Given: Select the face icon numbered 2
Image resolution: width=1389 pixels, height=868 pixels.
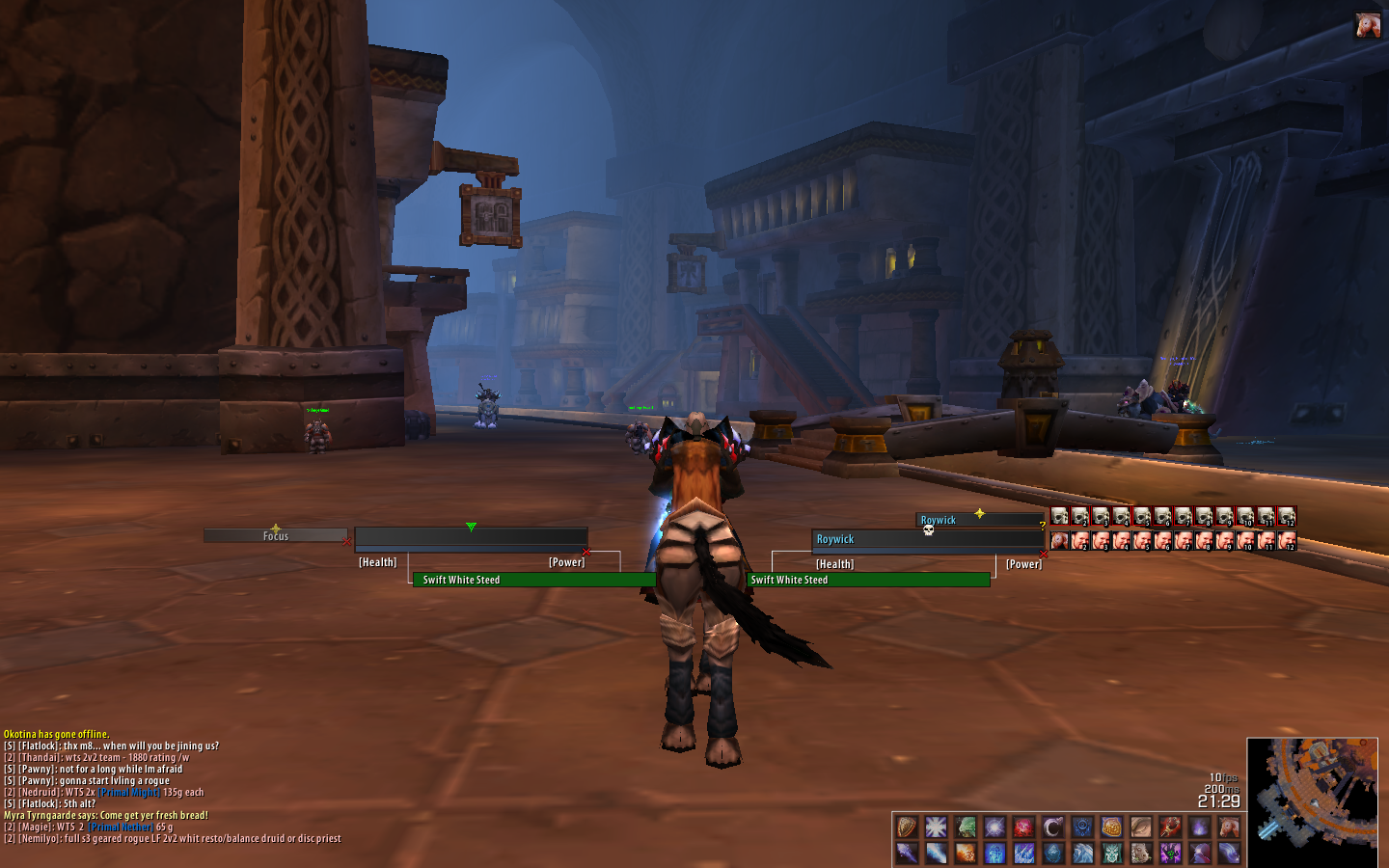Looking at the screenshot, I should click(x=1080, y=541).
